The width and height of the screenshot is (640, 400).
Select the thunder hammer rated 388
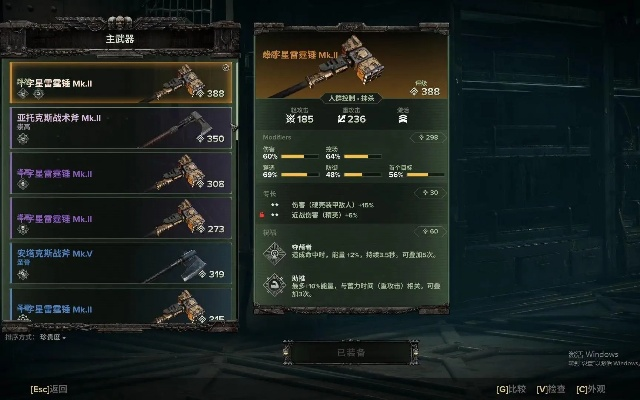click(x=120, y=81)
